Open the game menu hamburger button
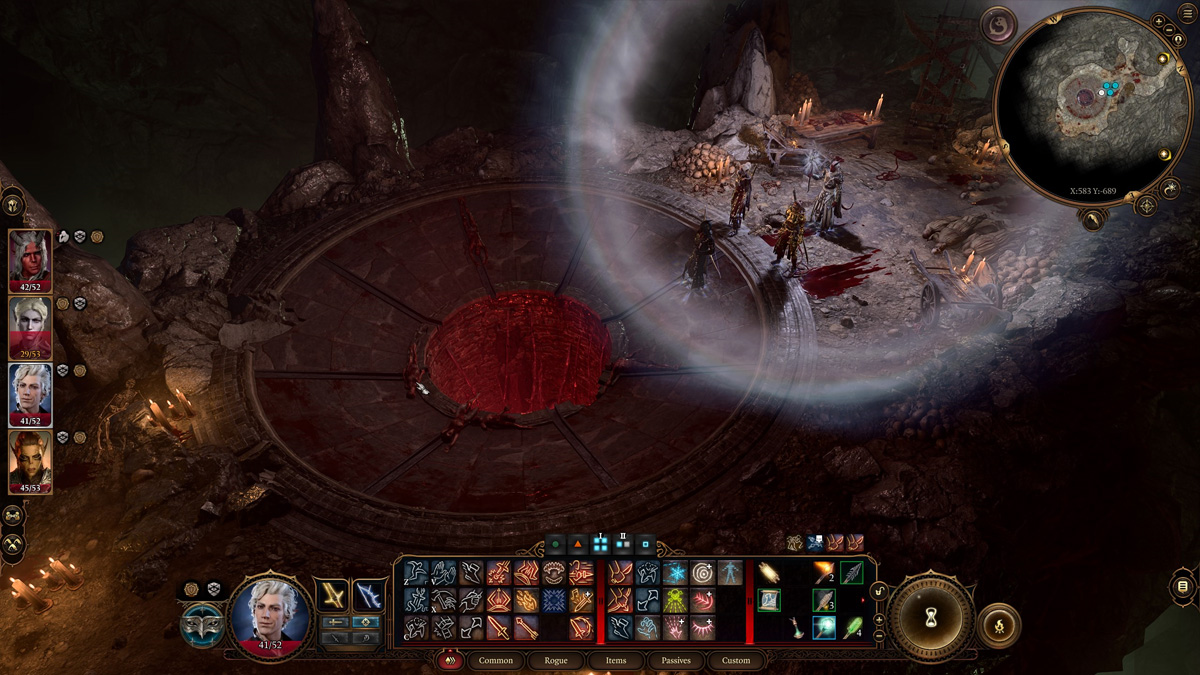Viewport: 1200px width, 675px height. click(x=1181, y=585)
